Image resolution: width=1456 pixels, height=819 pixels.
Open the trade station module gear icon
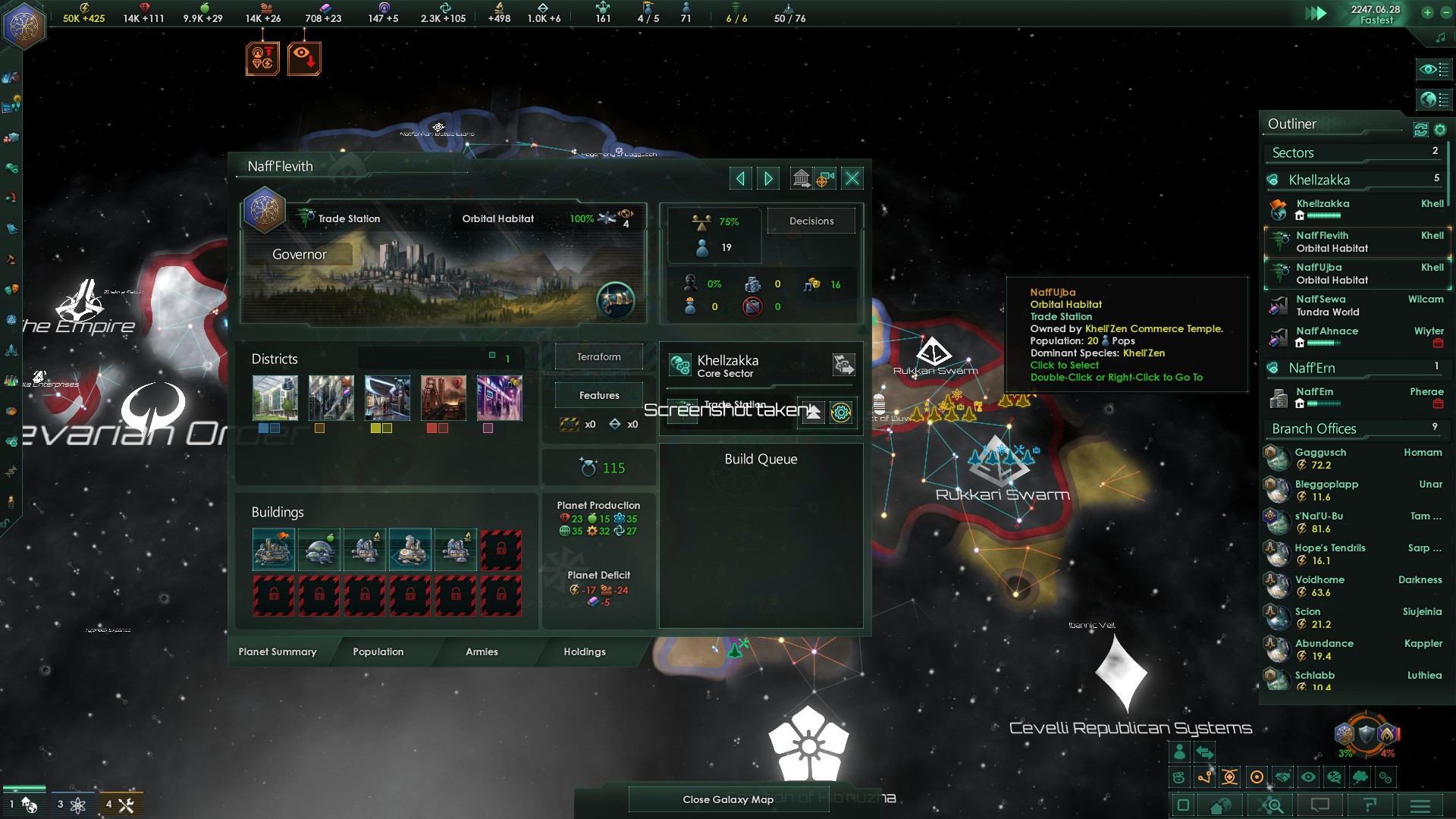click(x=841, y=412)
